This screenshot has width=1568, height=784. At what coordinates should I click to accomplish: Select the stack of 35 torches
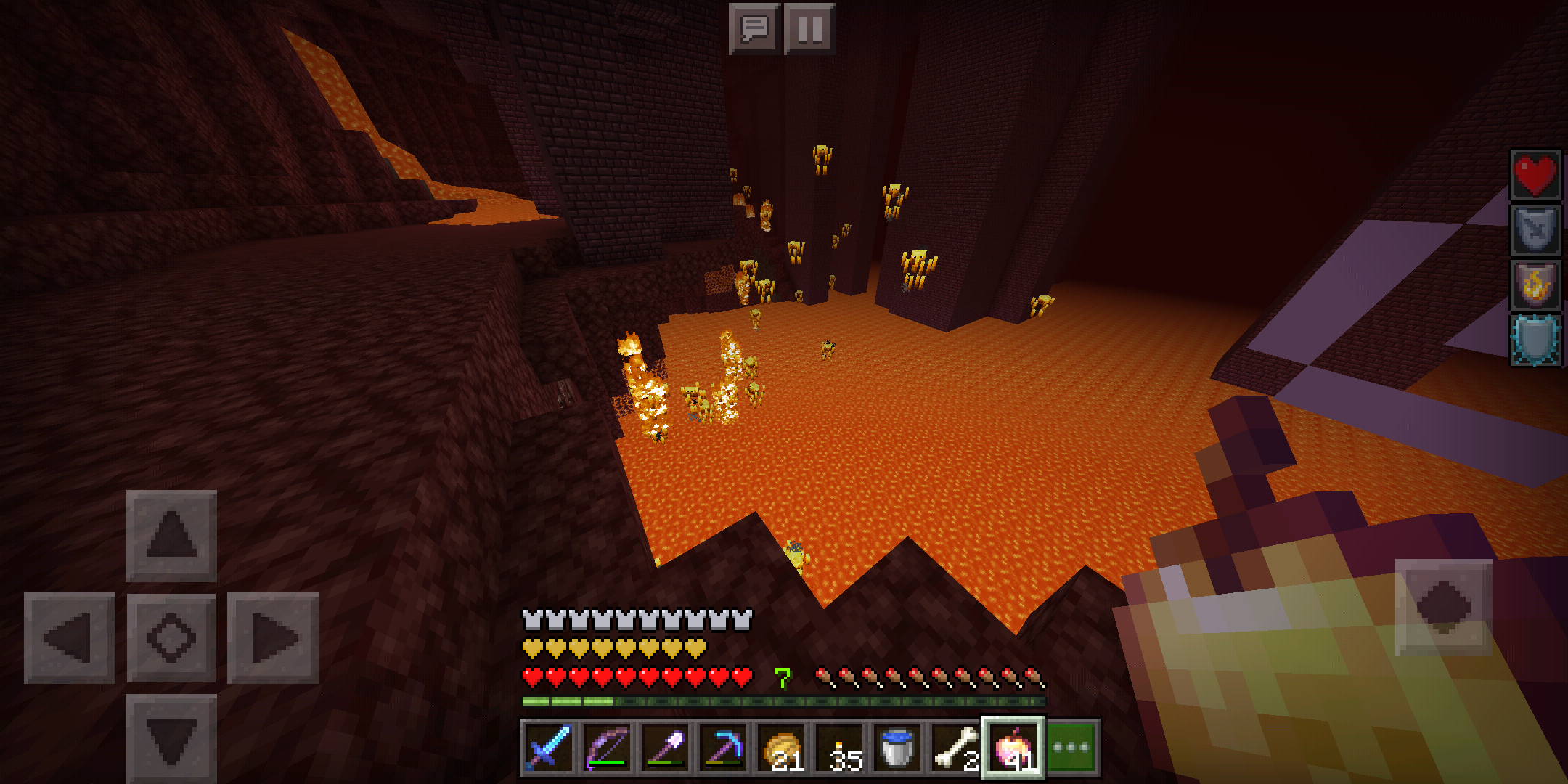[839, 748]
